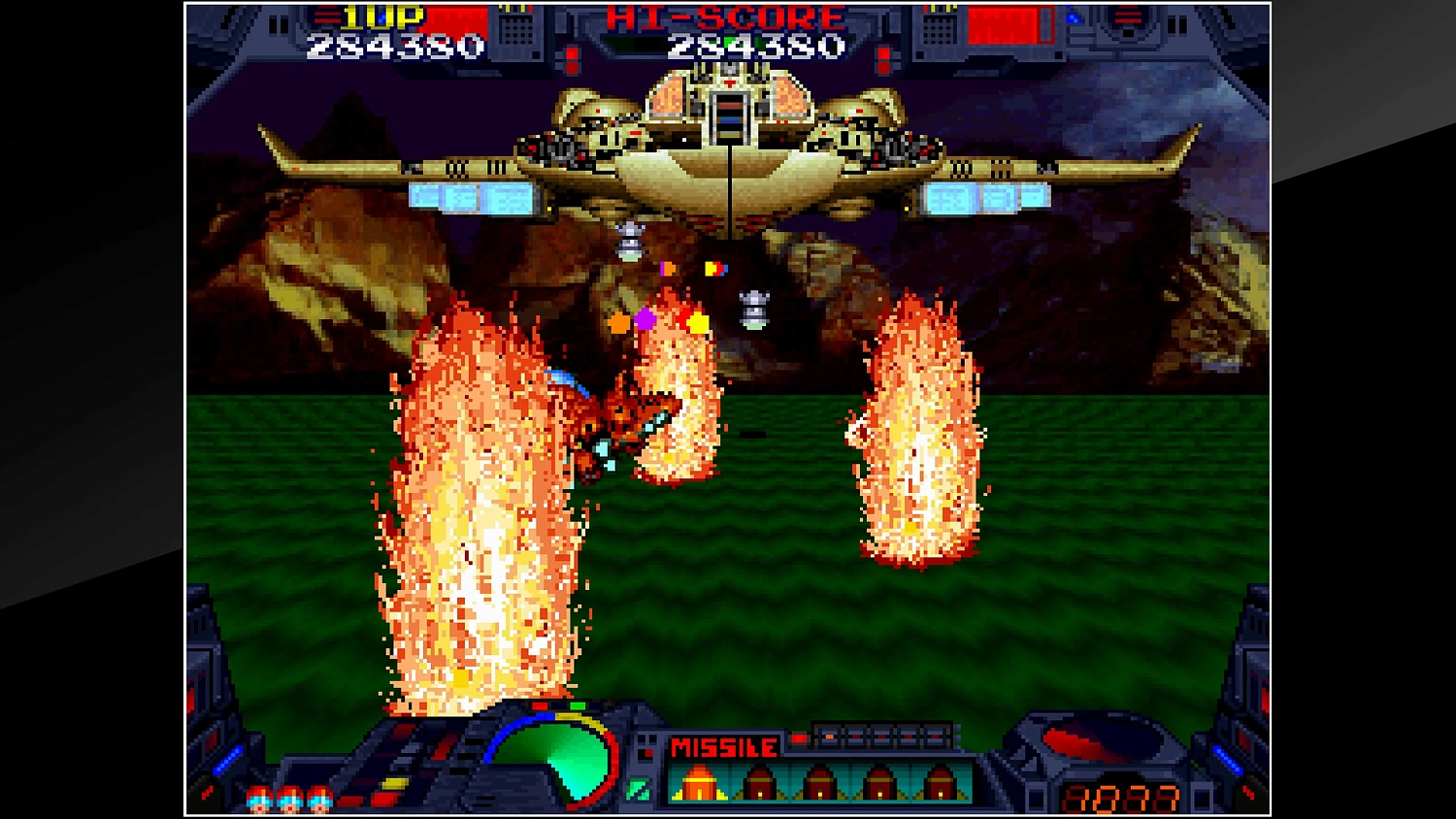
Task: Click the second darkened missile silo icon
Action: [x=760, y=781]
